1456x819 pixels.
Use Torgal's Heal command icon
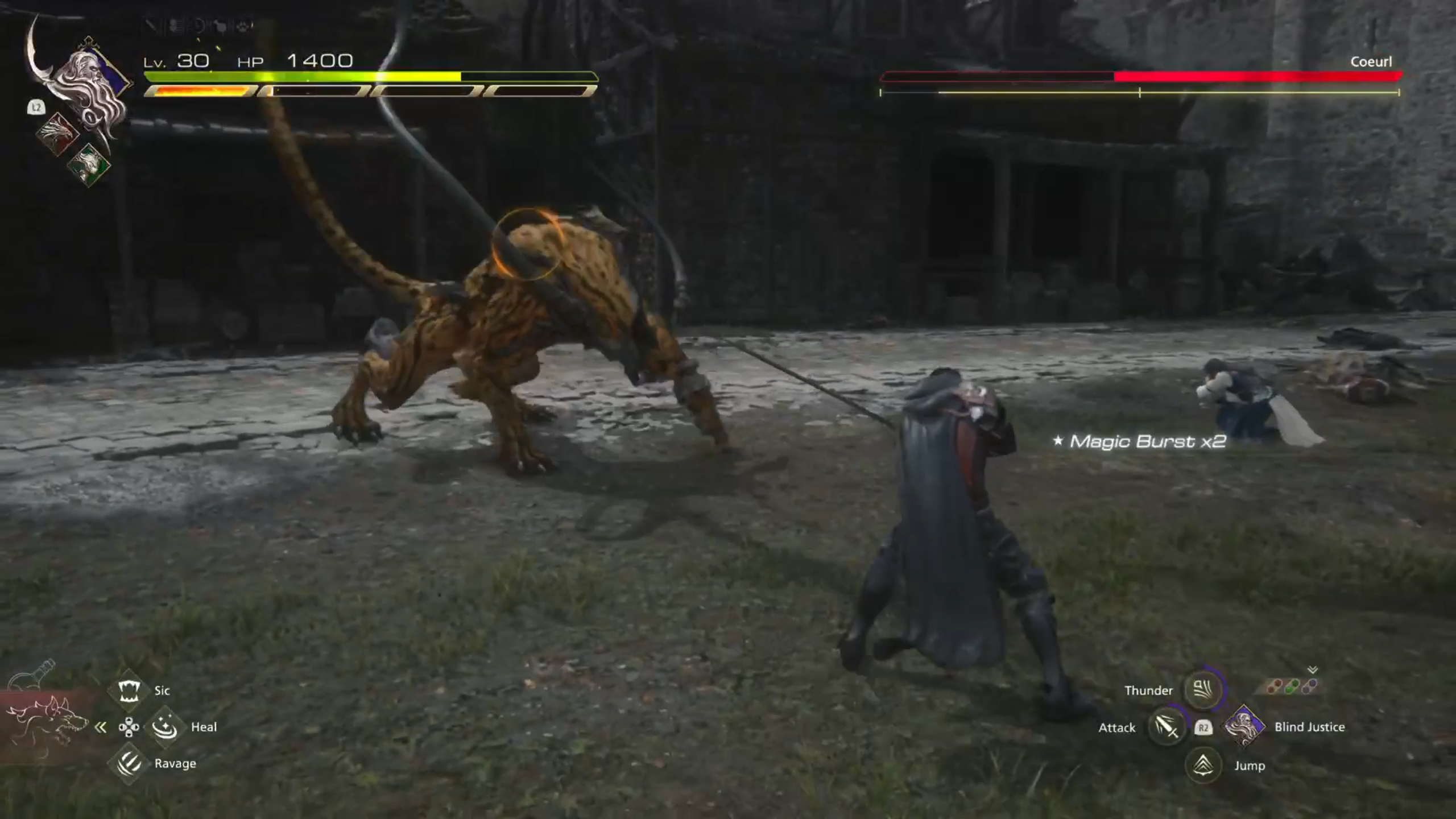[165, 727]
